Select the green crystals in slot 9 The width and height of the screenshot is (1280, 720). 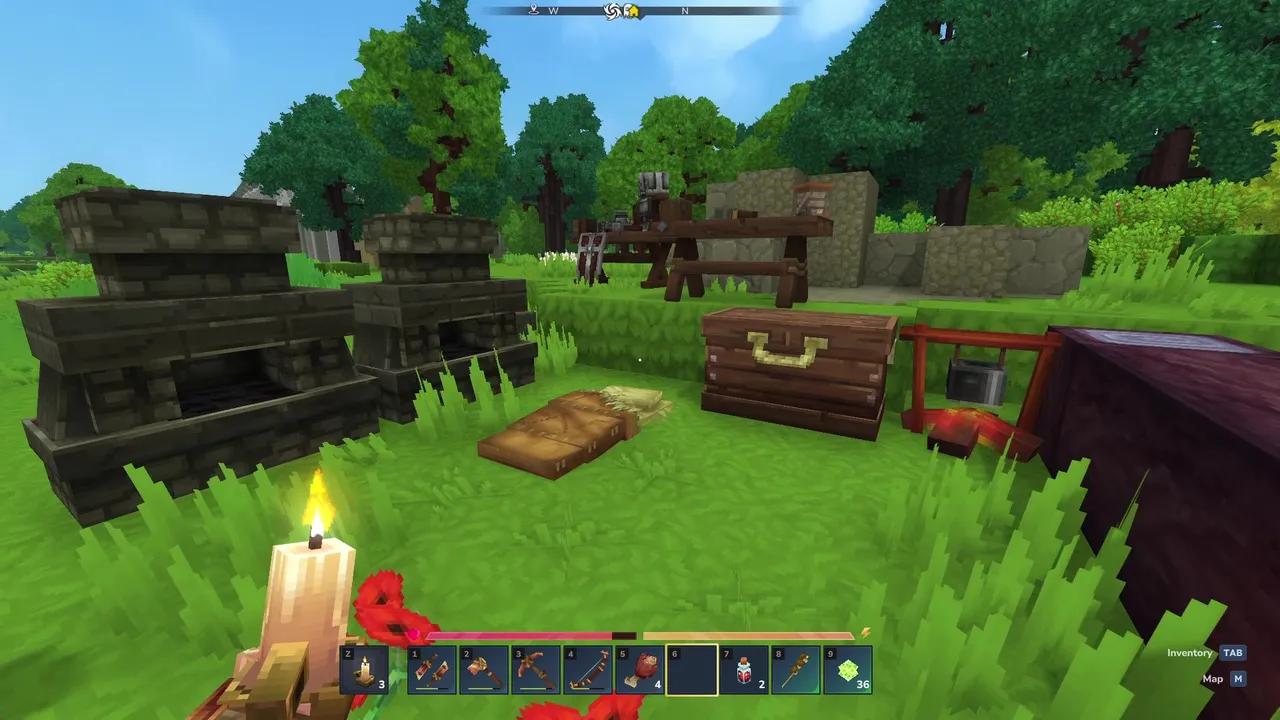click(x=845, y=668)
